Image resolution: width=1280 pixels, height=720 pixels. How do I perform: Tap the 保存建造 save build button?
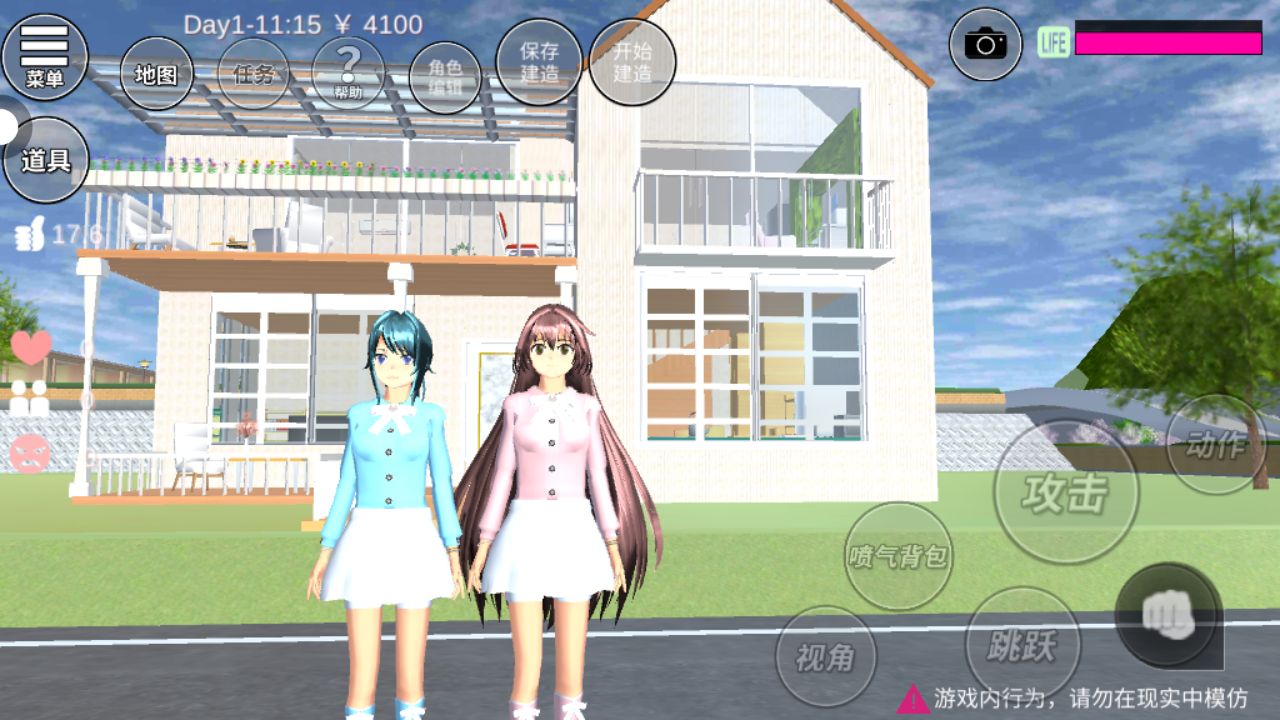click(539, 62)
